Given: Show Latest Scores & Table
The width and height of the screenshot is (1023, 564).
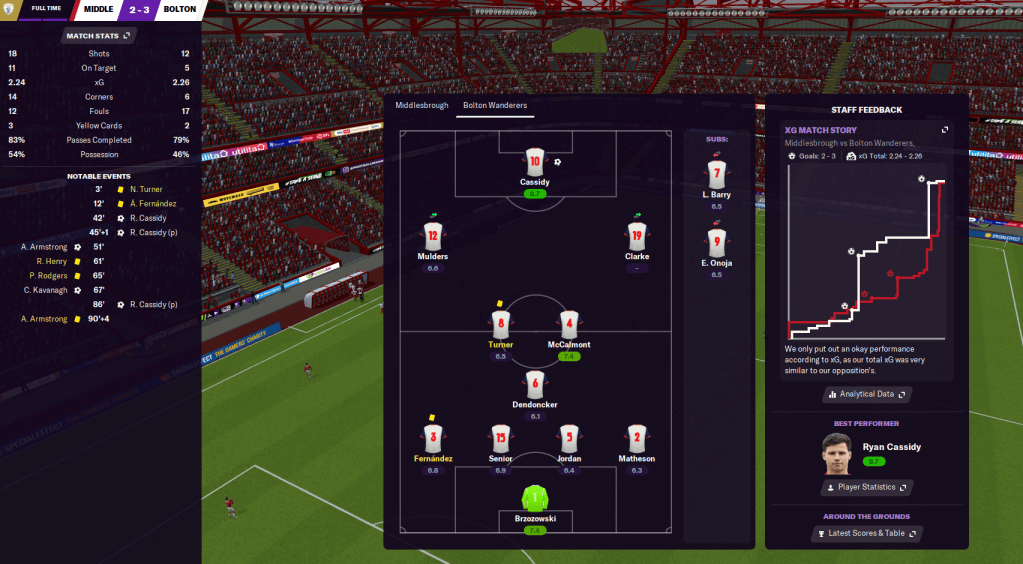Looking at the screenshot, I should 866,533.
